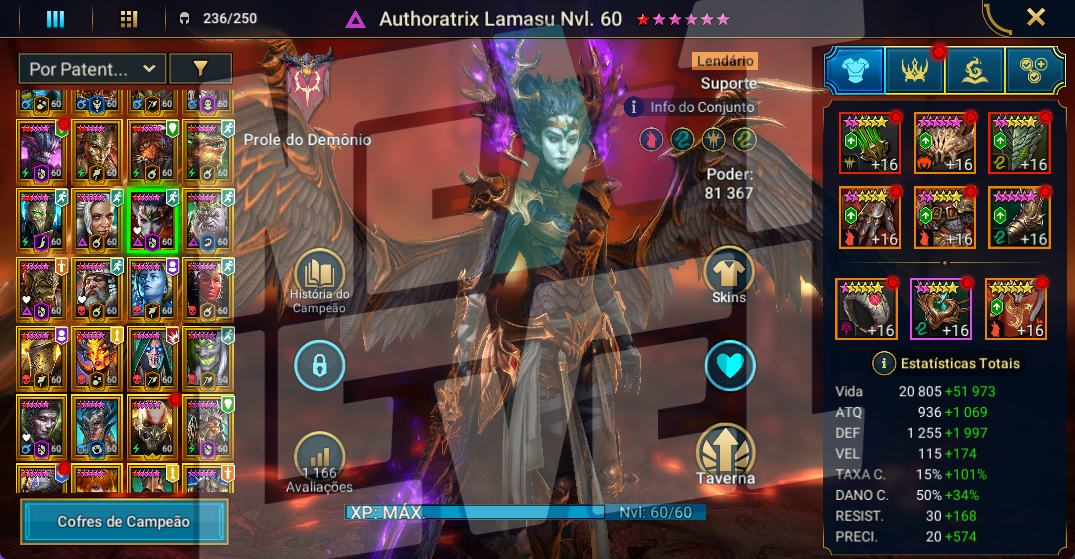Switch to the grid view icon
The height and width of the screenshot is (559, 1075).
tap(128, 19)
